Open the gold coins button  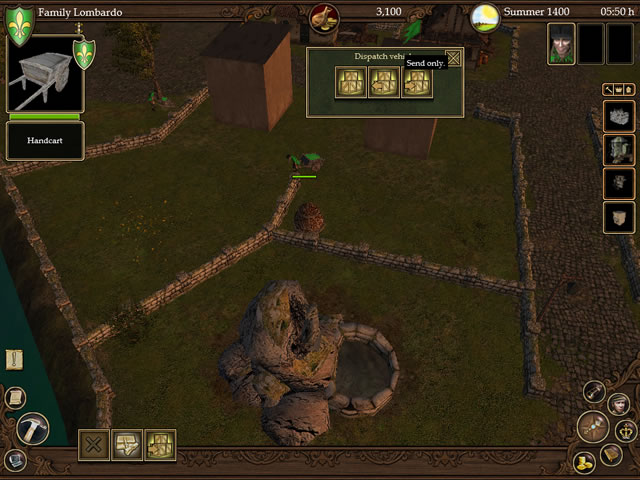[584, 462]
